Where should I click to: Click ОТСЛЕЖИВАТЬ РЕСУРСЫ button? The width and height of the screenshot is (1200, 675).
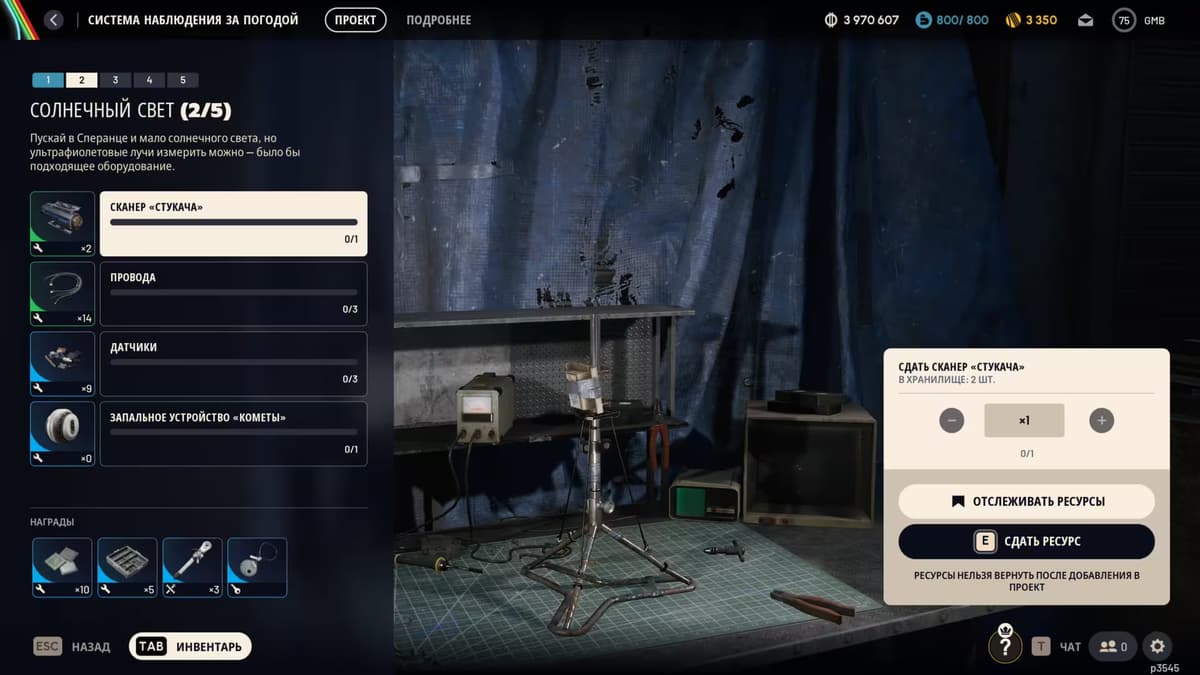[x=1026, y=502]
